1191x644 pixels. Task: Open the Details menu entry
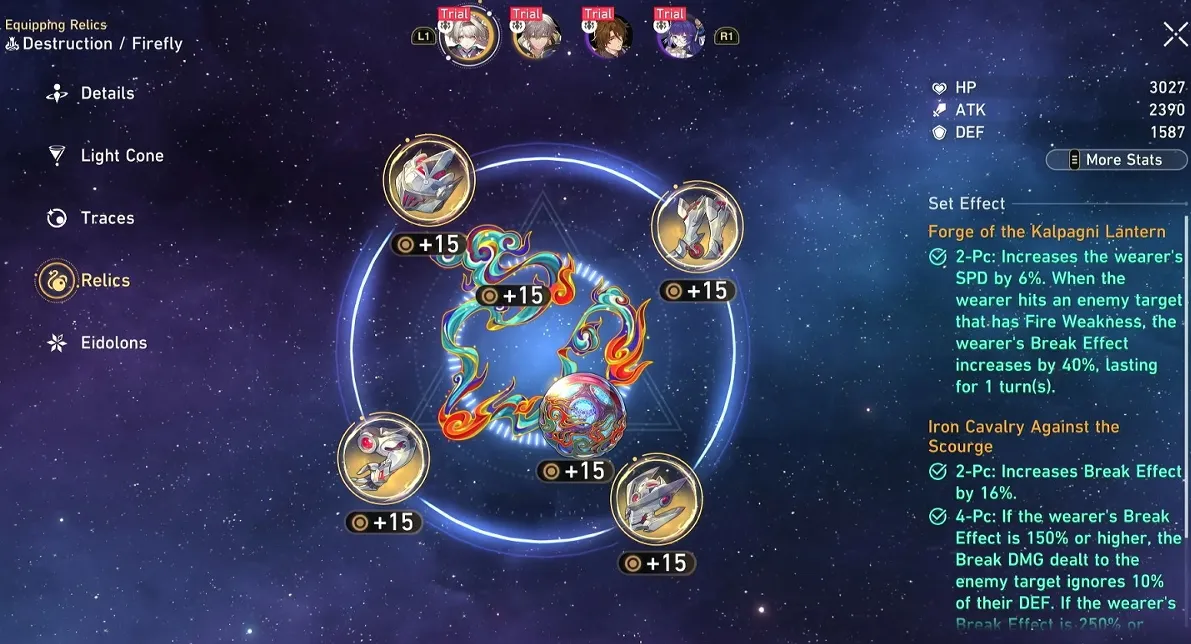106,93
